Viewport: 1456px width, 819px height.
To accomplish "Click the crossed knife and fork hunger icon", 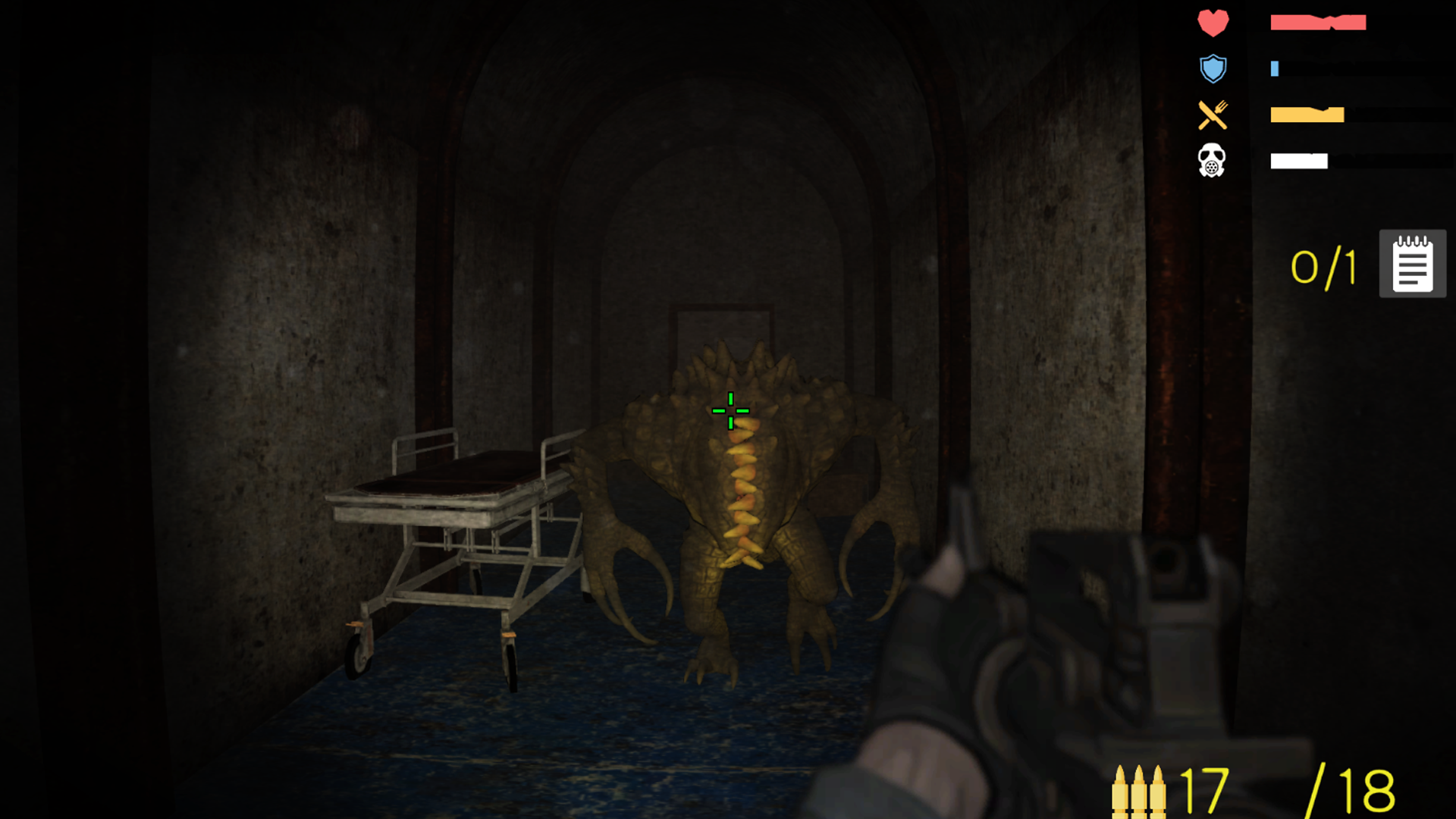I will pos(1214,115).
